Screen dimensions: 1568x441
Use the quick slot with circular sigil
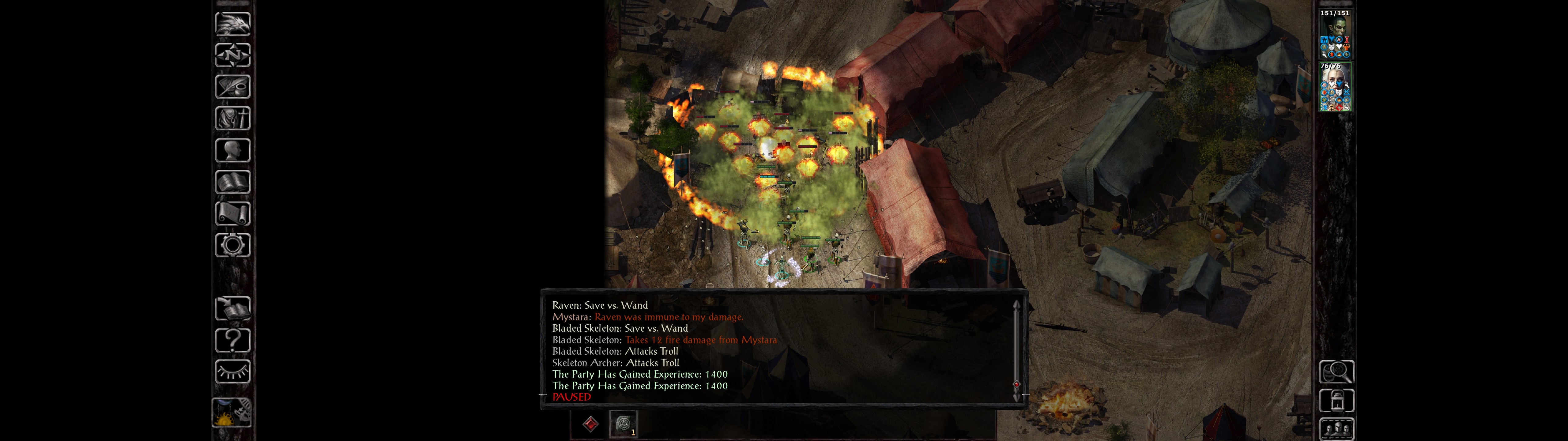point(623,423)
